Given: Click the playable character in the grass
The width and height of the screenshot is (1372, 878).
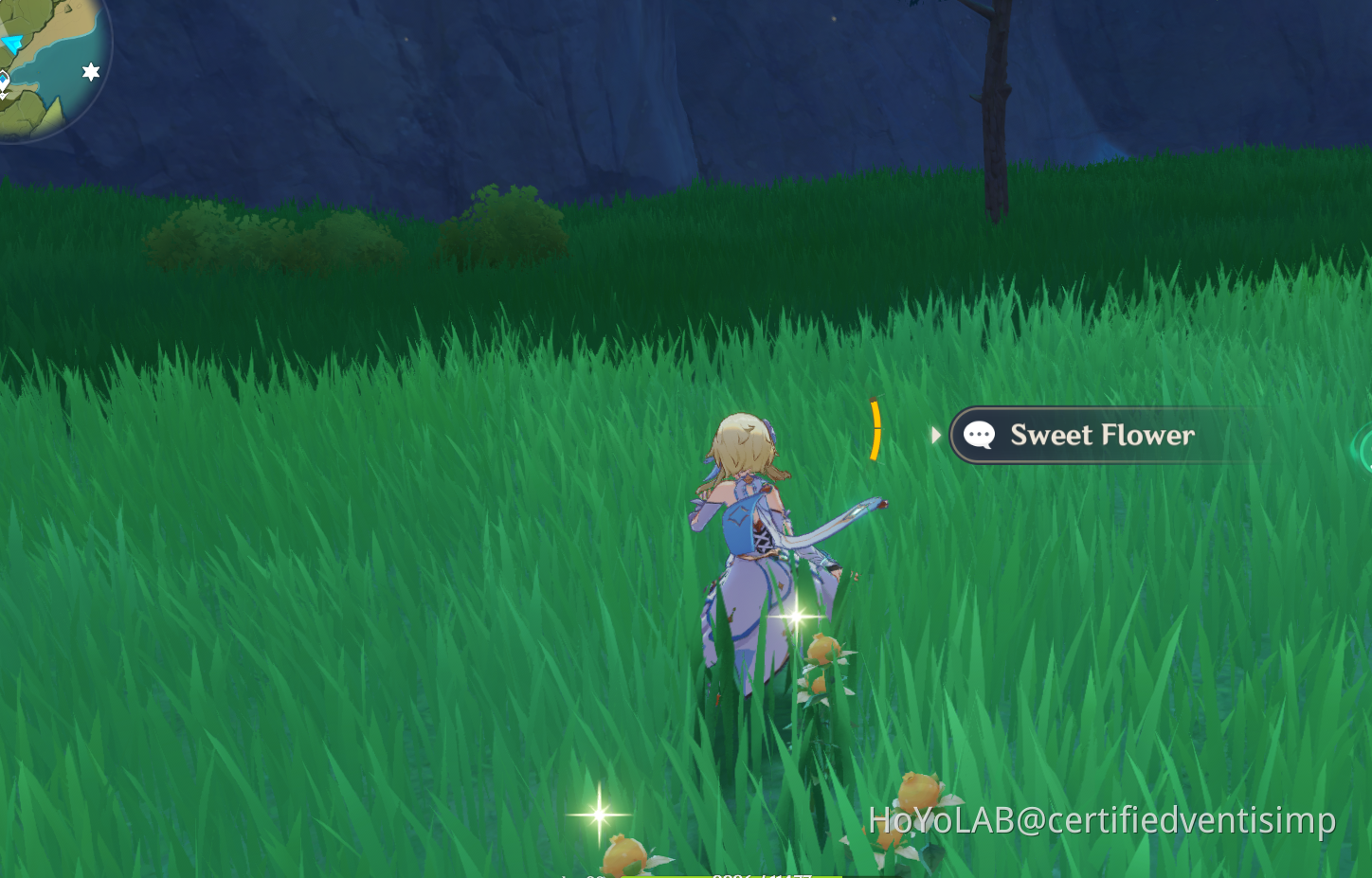Looking at the screenshot, I should (x=758, y=540).
